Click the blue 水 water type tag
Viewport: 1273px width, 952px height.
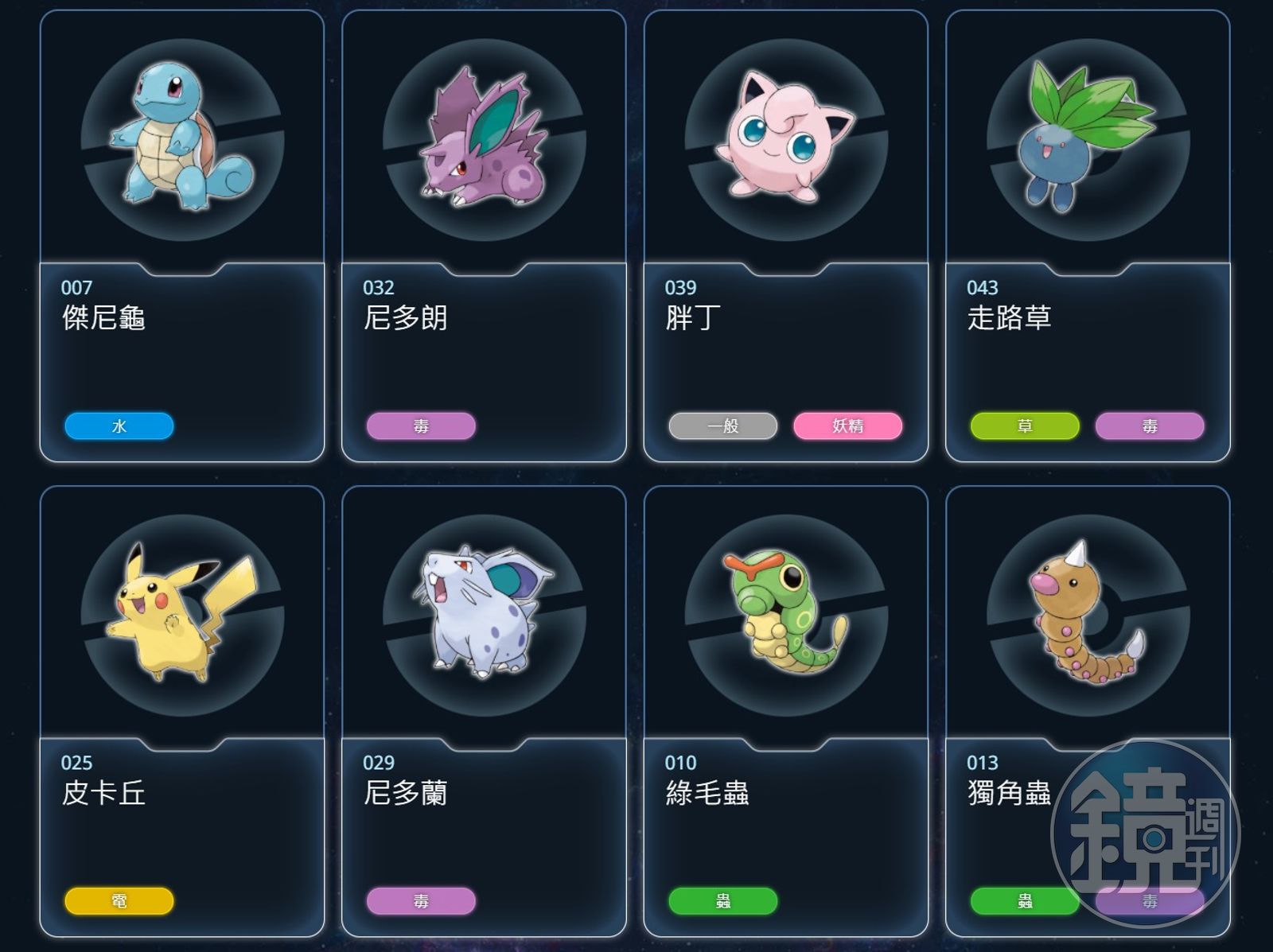point(119,426)
